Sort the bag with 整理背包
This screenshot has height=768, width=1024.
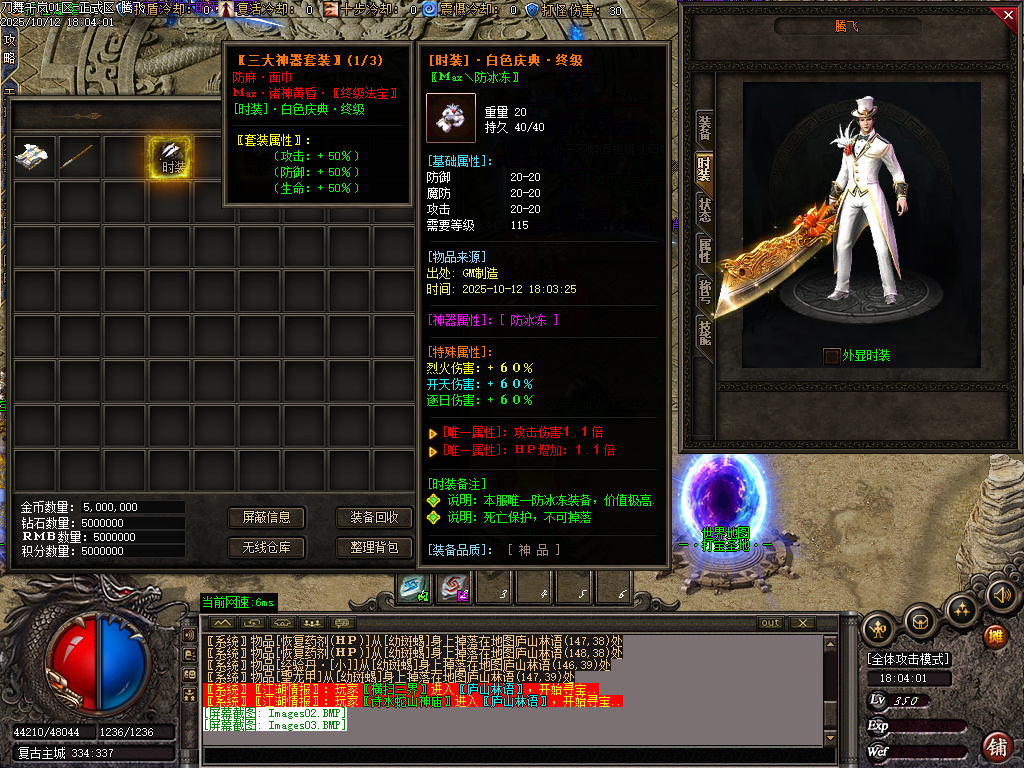click(374, 547)
